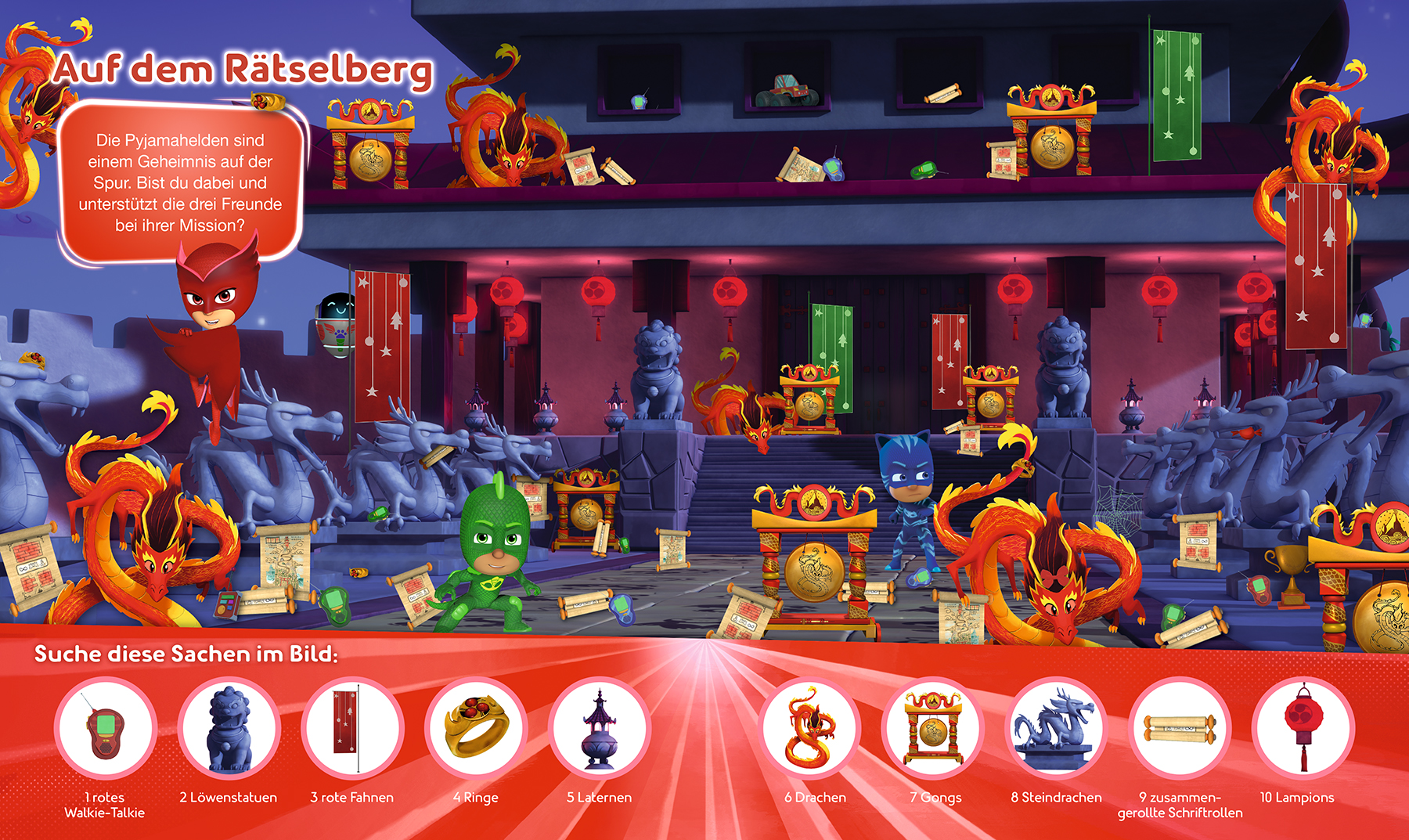
Task: Click the Löwenstatuen lion statue icon
Action: coord(229,729)
